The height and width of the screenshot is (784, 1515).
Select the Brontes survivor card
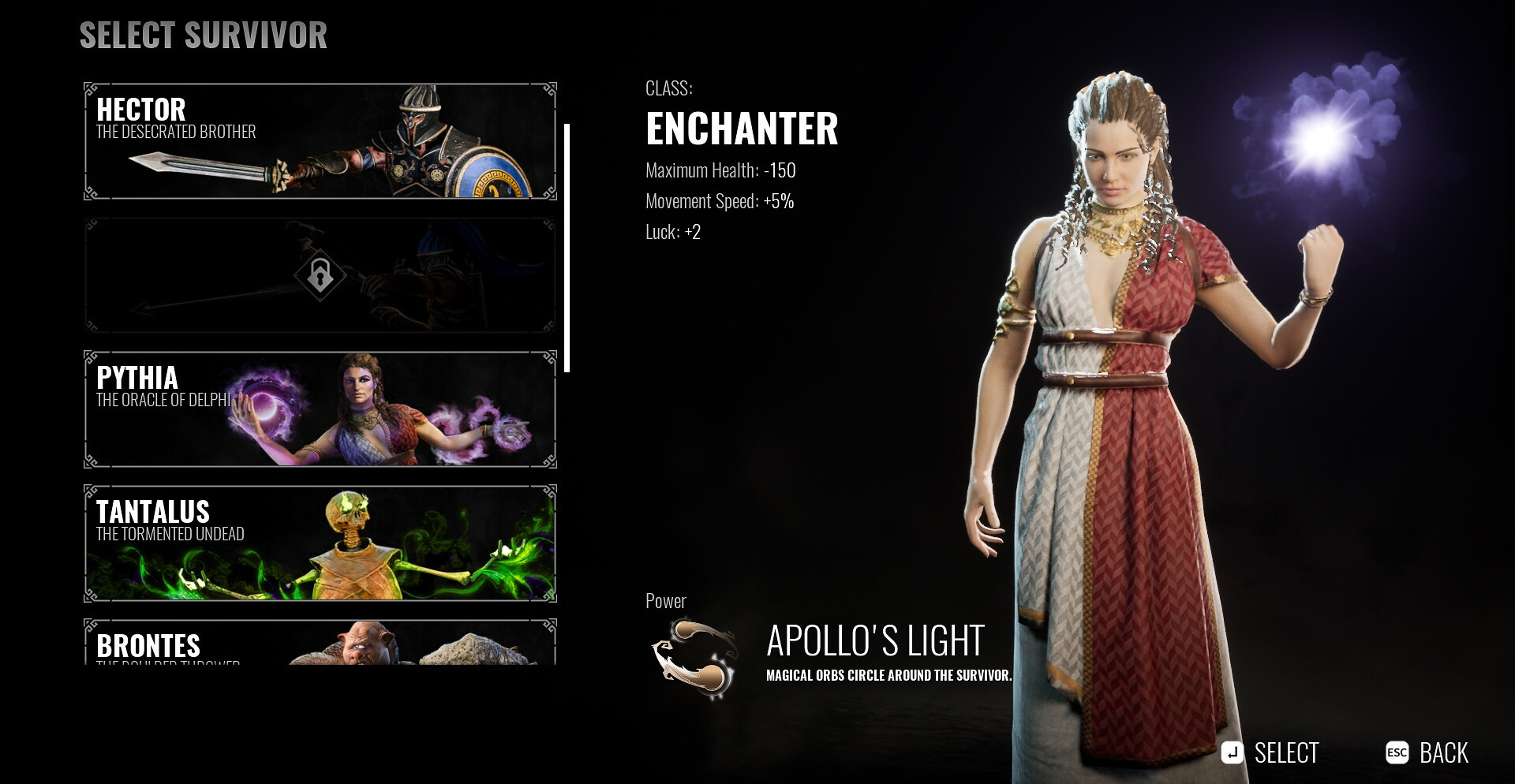[320, 643]
